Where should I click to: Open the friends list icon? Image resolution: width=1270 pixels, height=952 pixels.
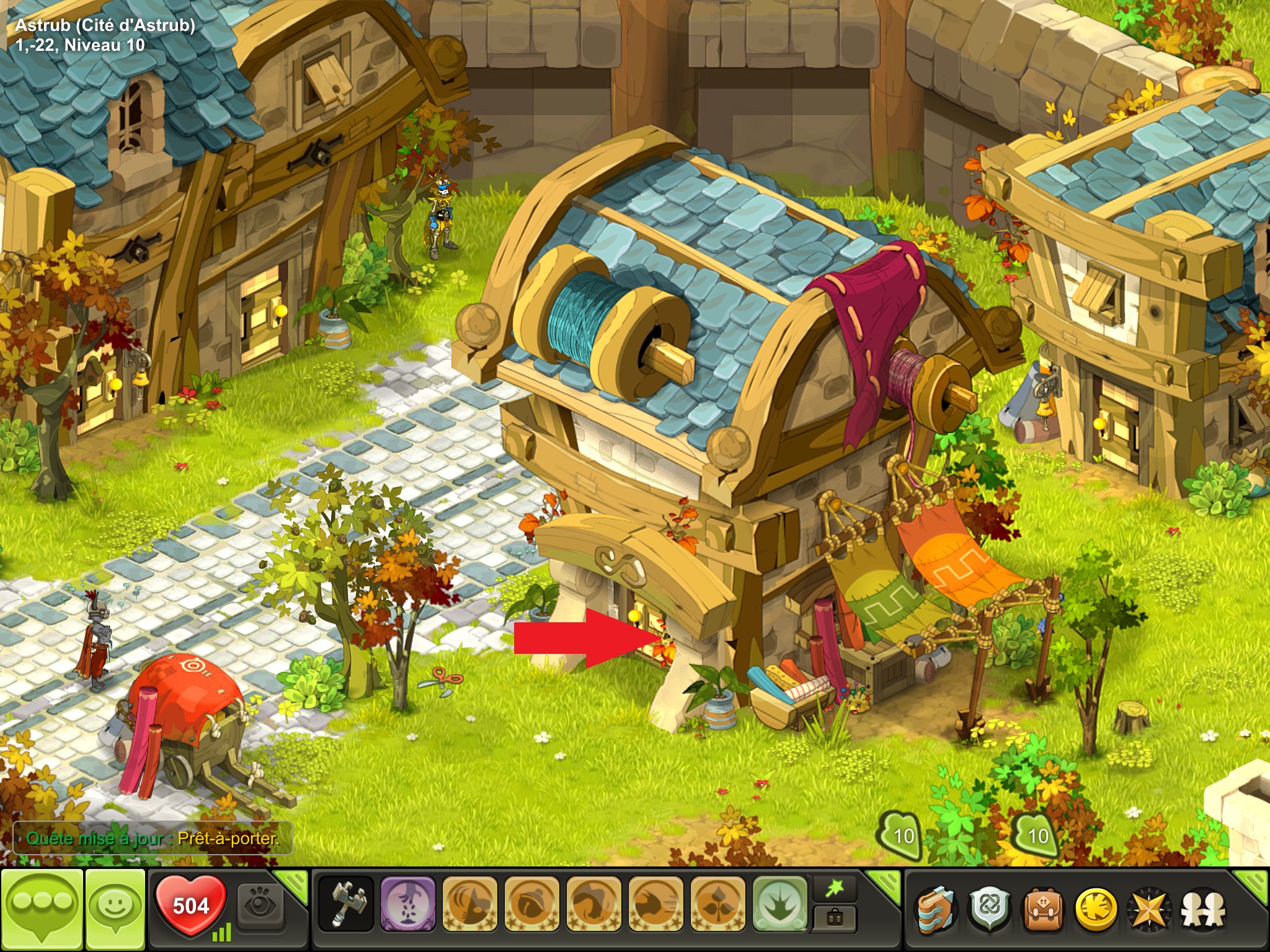(1203, 909)
